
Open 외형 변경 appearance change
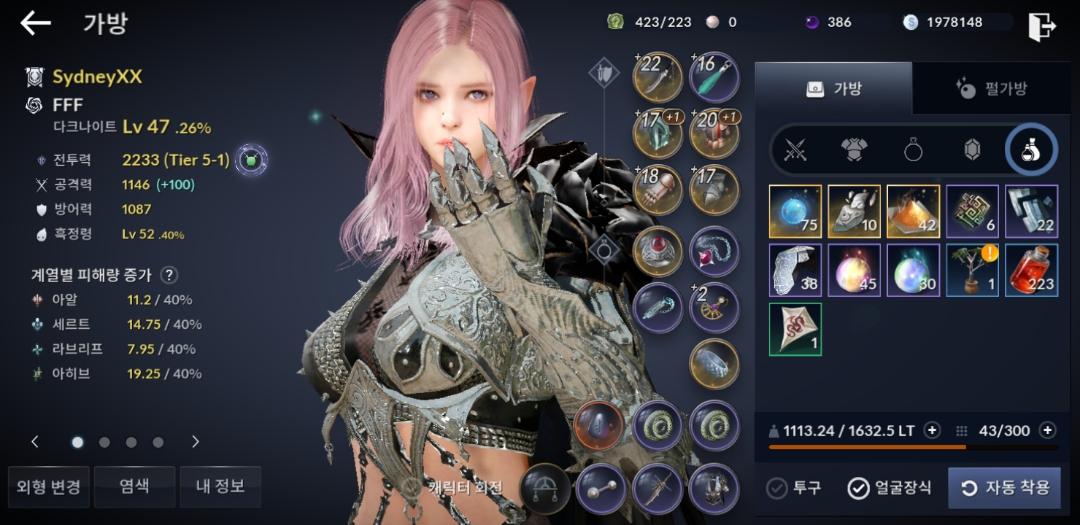click(49, 487)
